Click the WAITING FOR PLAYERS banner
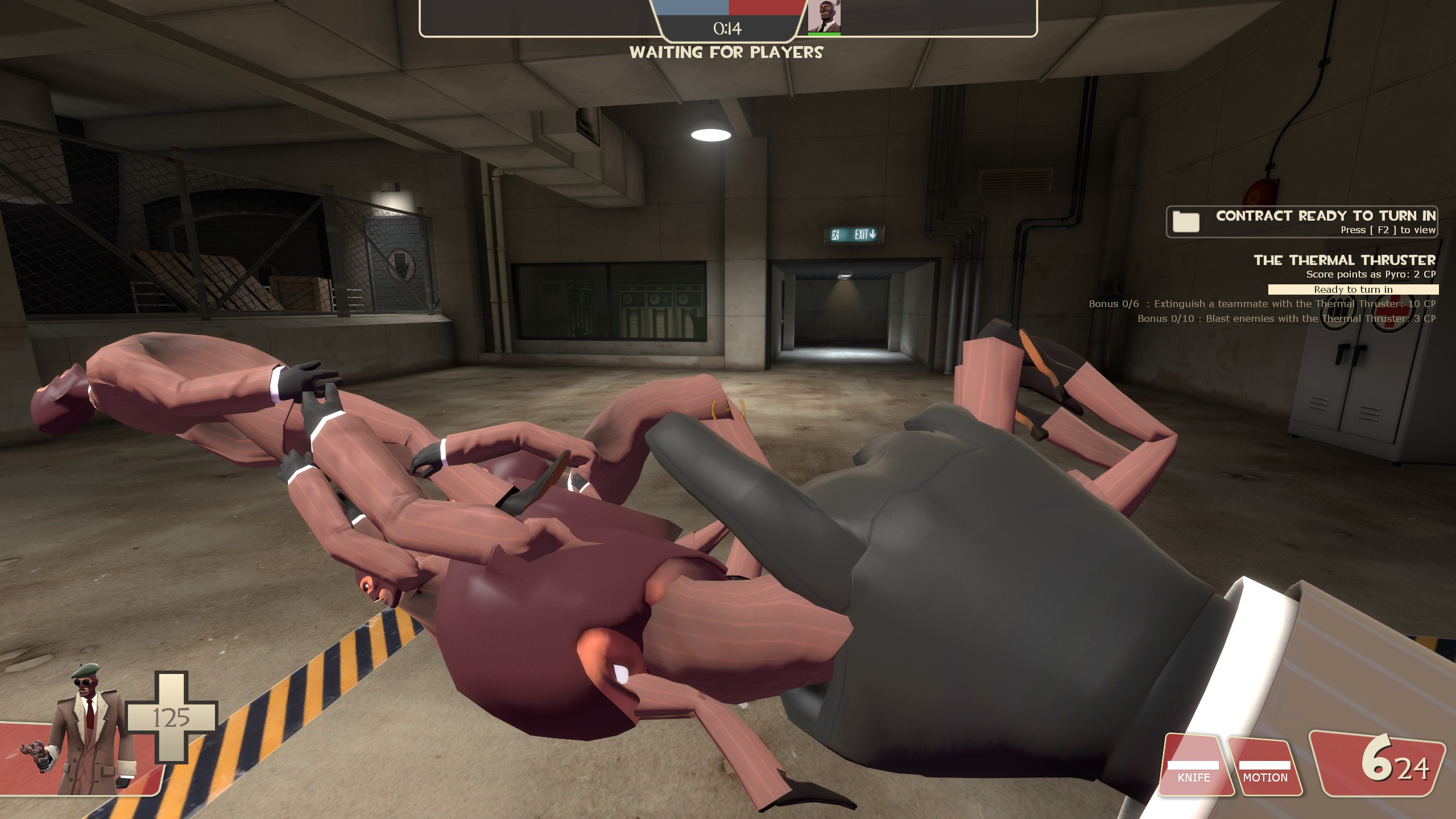 (x=727, y=53)
